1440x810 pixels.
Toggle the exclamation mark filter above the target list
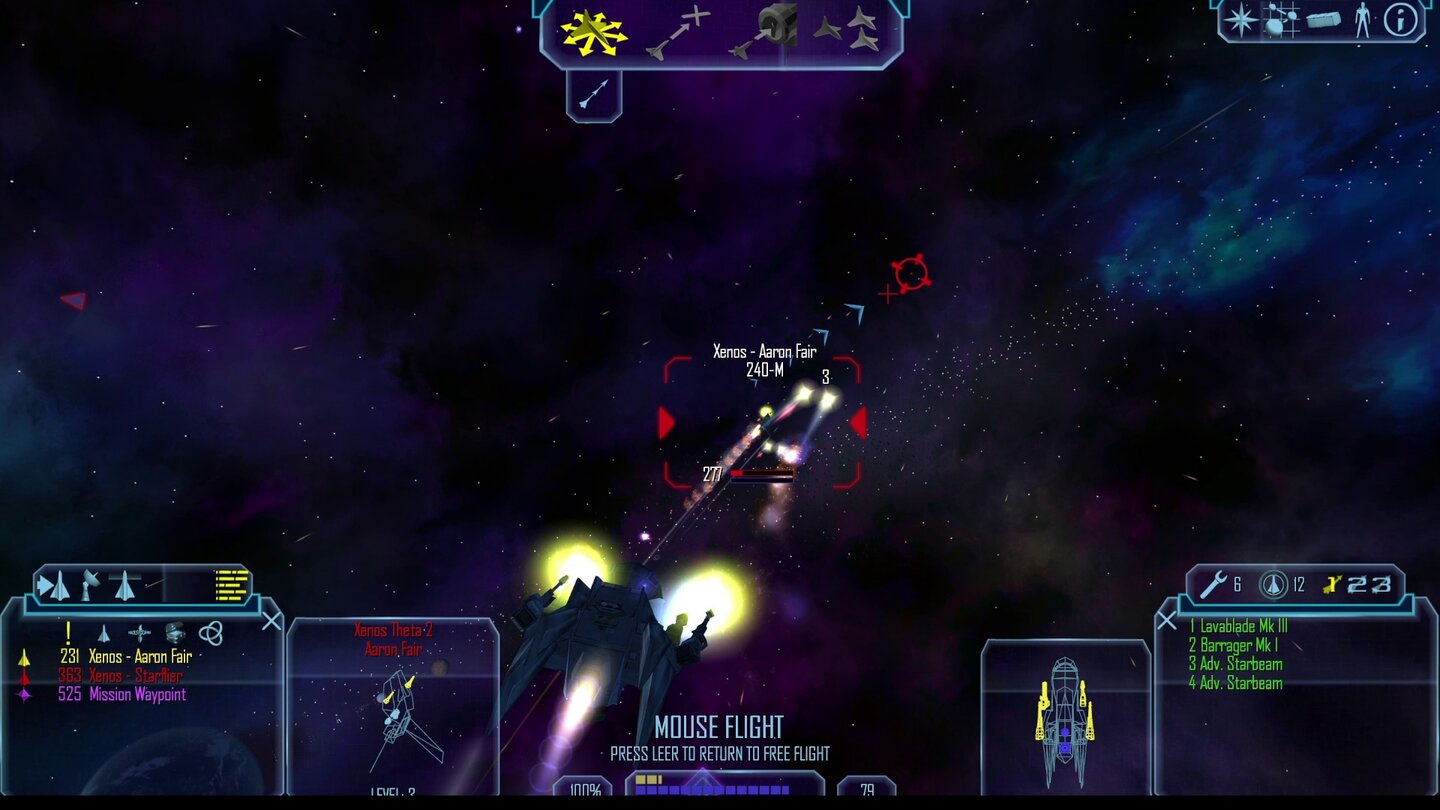68,632
